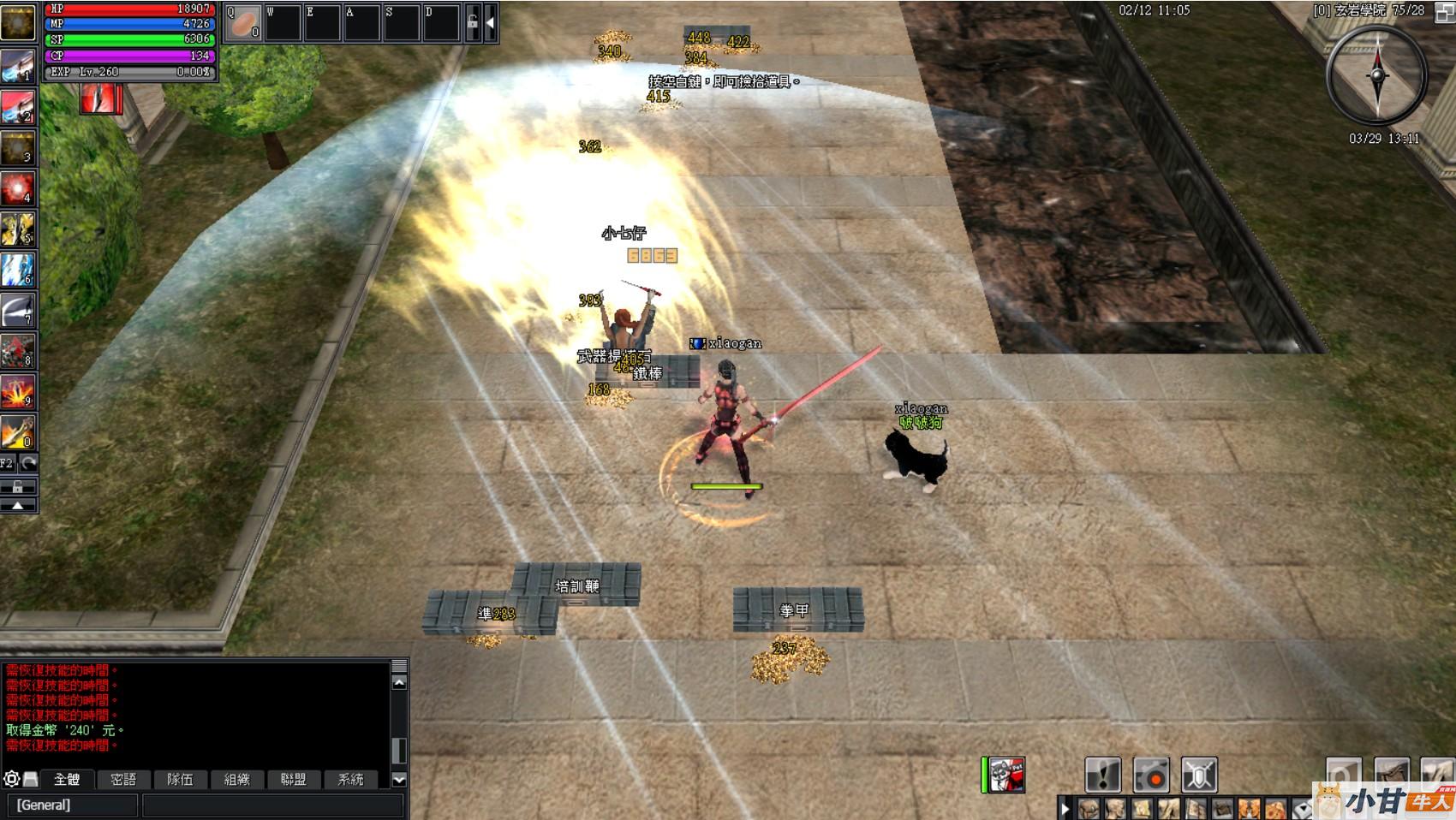Activate the red burst skill in slot 4

[17, 187]
